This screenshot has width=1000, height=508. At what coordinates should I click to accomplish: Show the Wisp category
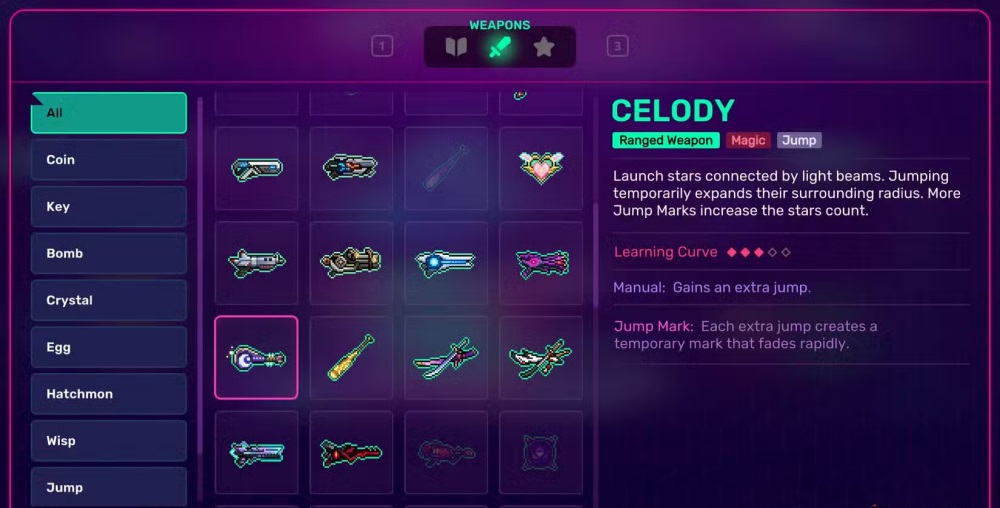click(108, 441)
